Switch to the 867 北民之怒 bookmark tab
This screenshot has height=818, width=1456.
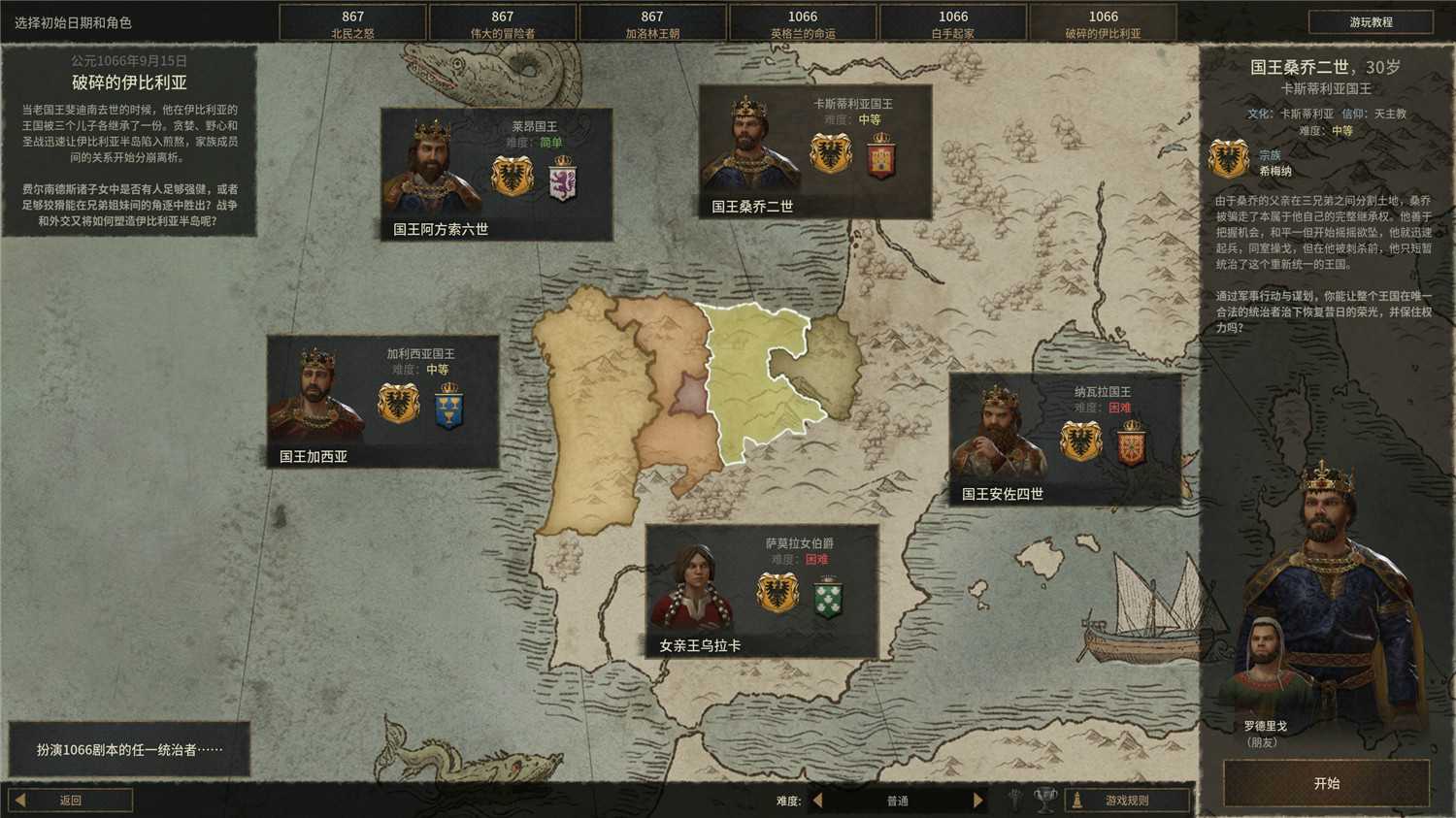351,21
